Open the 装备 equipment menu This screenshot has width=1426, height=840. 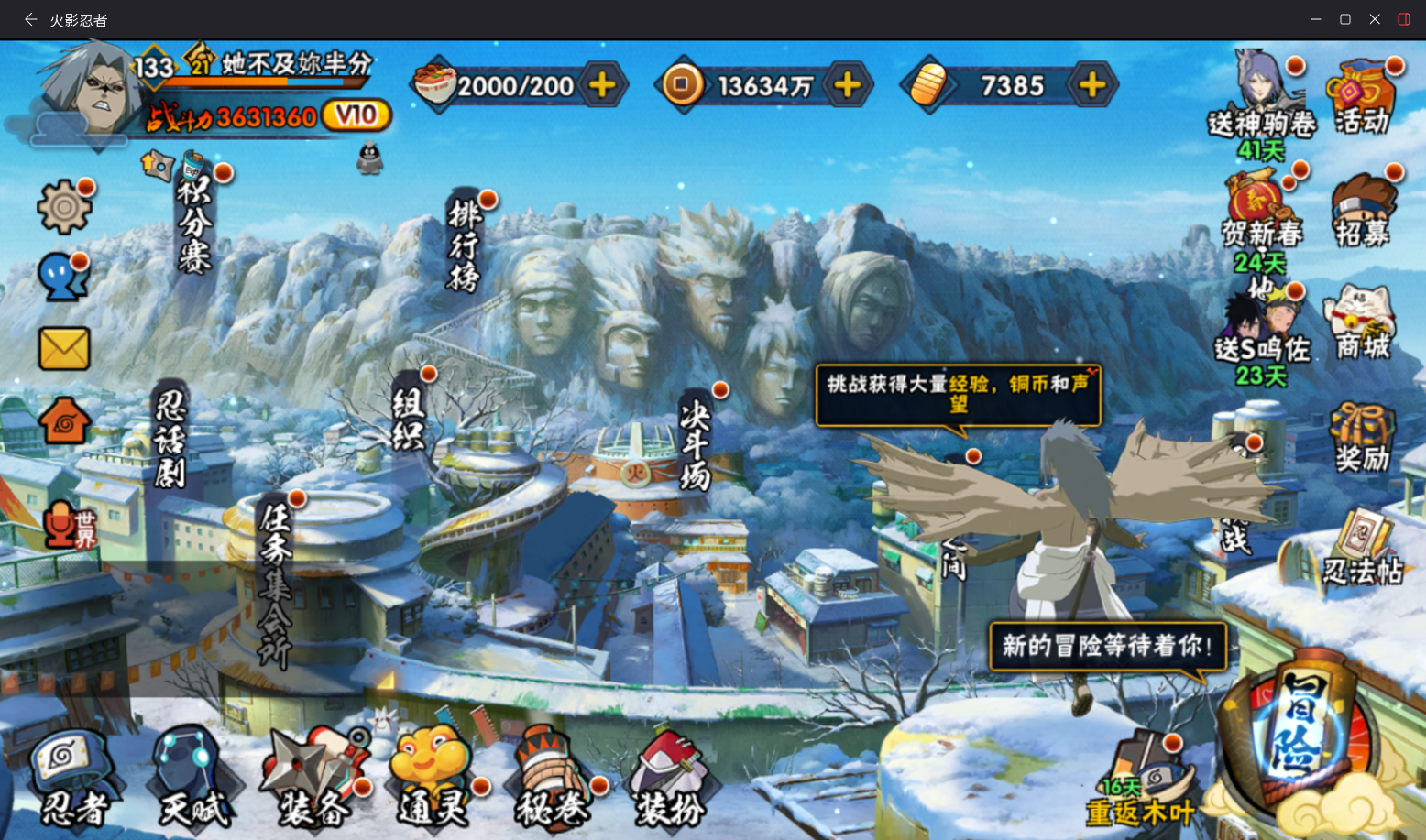tap(314, 780)
